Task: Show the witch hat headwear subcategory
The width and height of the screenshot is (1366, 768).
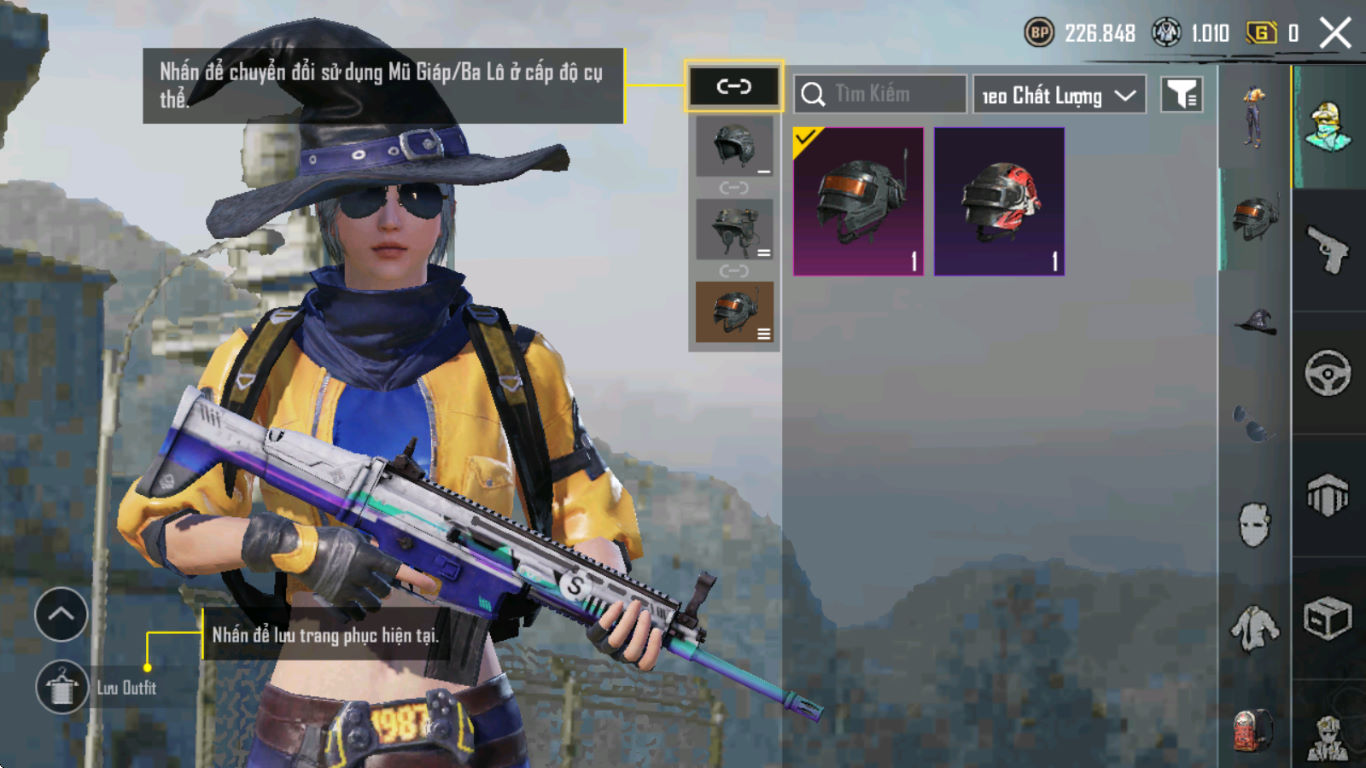Action: pyautogui.click(x=1254, y=321)
